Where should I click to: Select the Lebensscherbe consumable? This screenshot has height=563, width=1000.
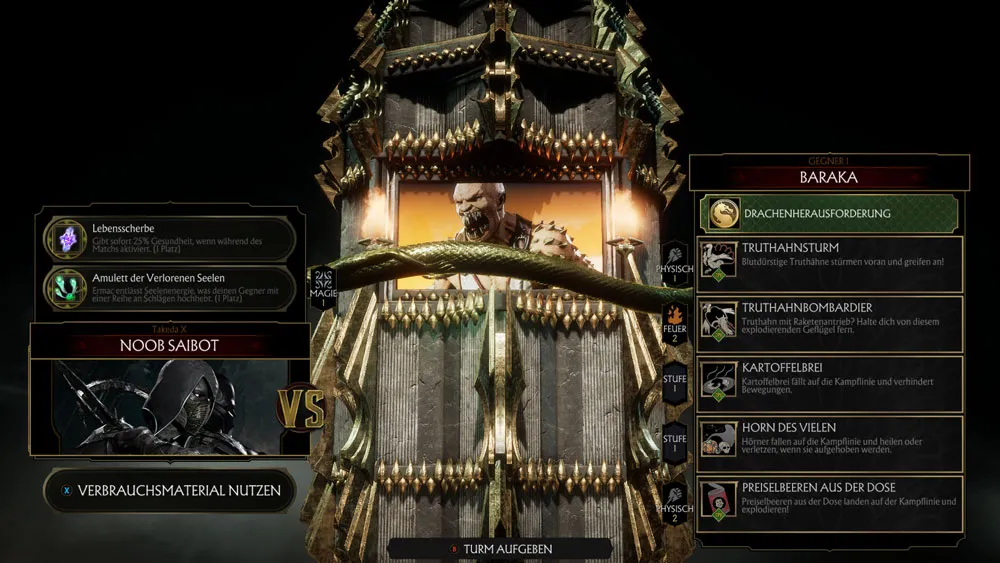pos(170,239)
